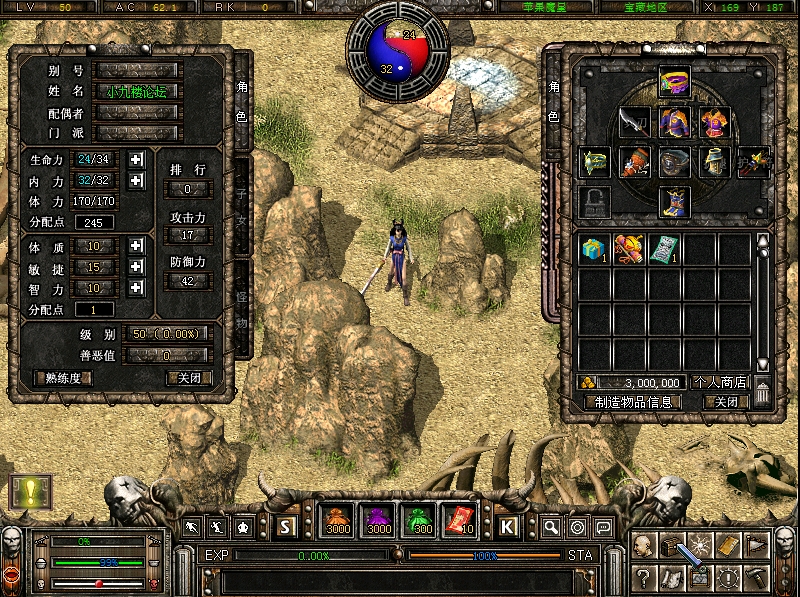Open the 熟练度 proficiency view
This screenshot has height=597, width=800.
(x=63, y=378)
